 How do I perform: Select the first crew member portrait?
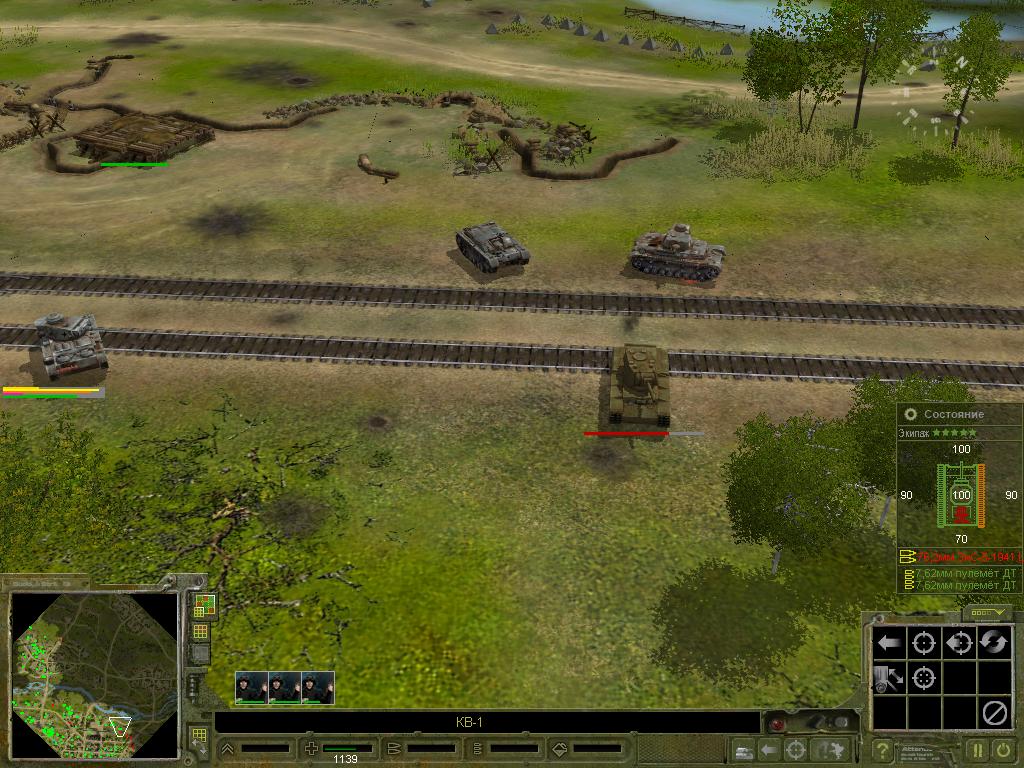click(x=251, y=687)
